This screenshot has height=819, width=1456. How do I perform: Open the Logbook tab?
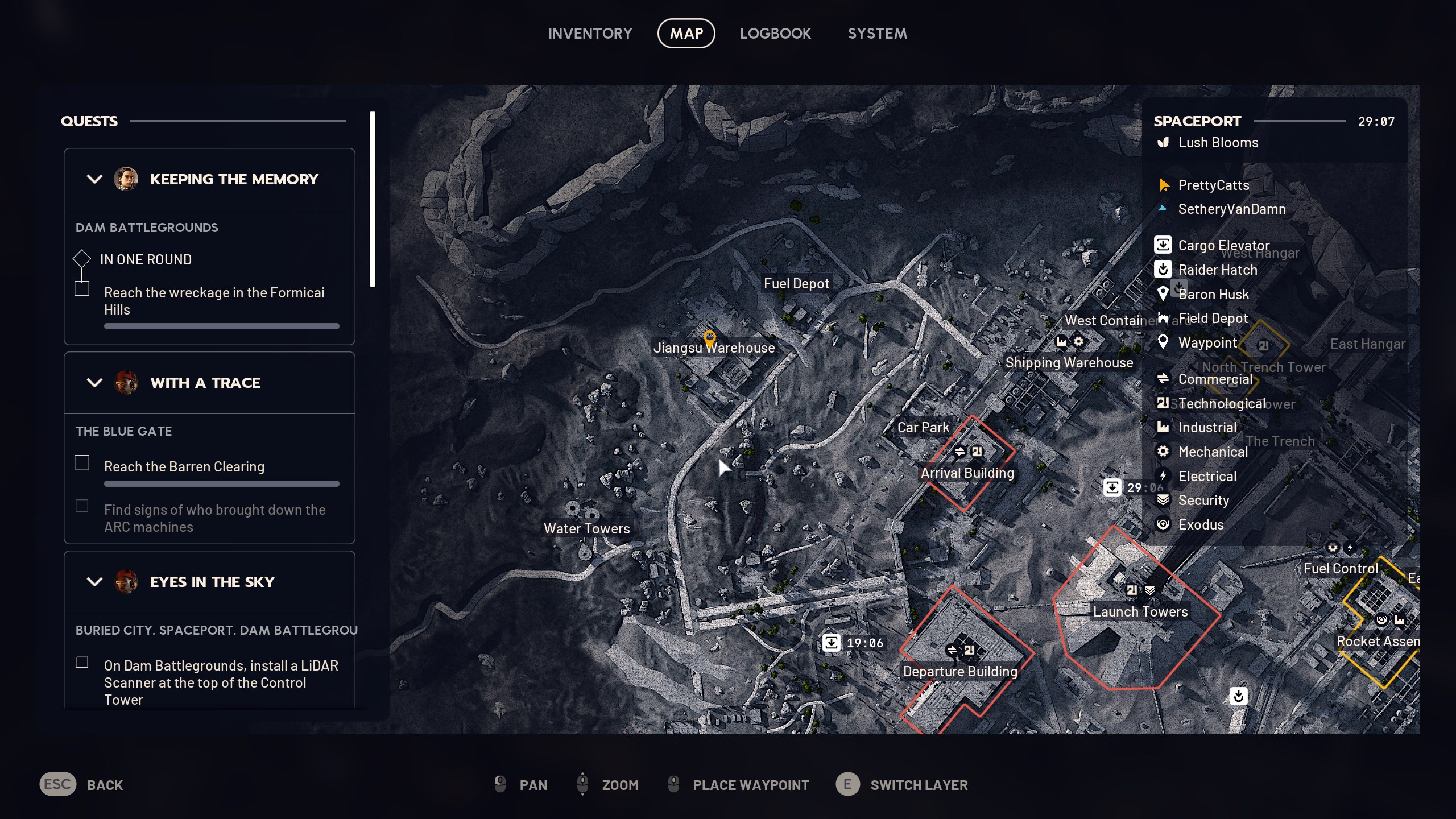click(775, 34)
